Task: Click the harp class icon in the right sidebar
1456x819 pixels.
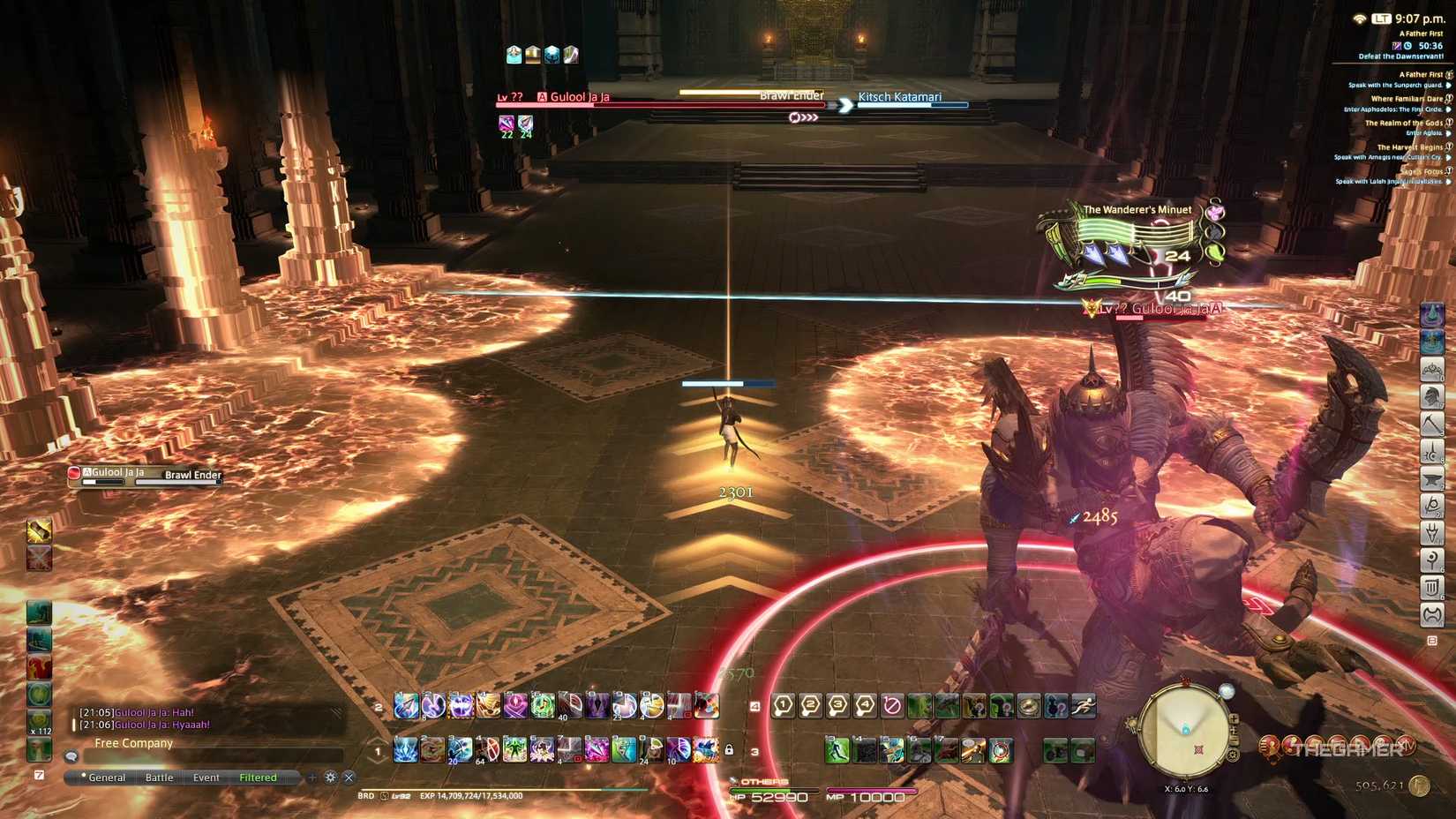Action: [1430, 587]
